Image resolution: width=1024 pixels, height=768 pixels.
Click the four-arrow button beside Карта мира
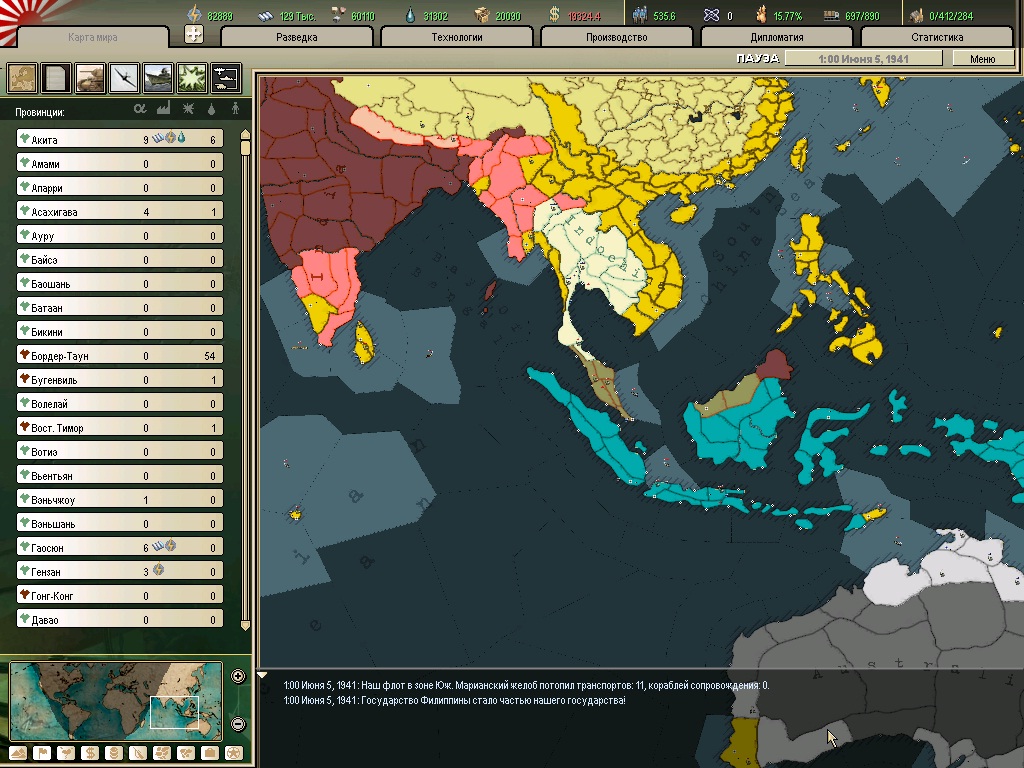pyautogui.click(x=194, y=34)
